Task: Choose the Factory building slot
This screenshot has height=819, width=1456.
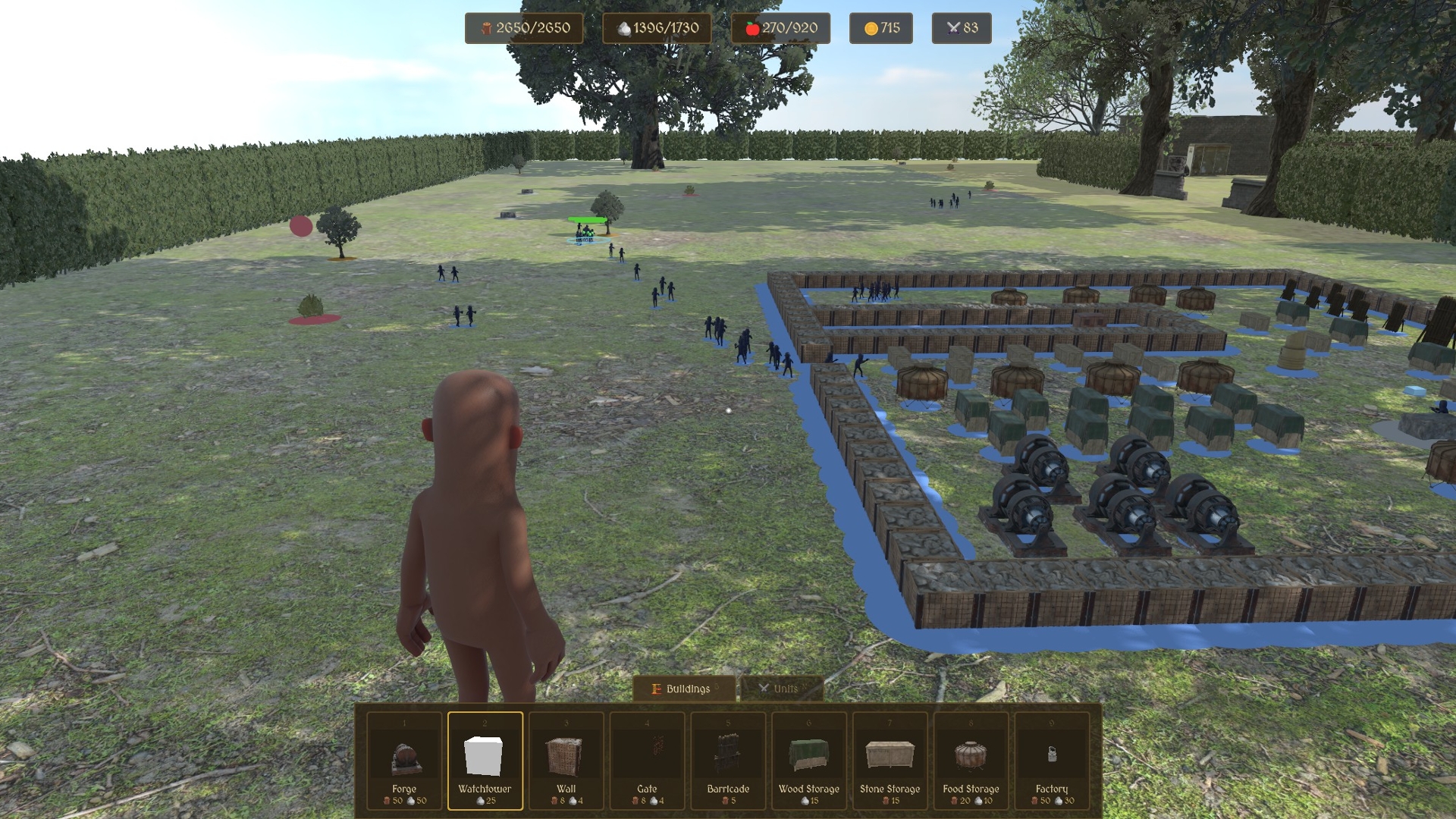Action: tap(1052, 760)
